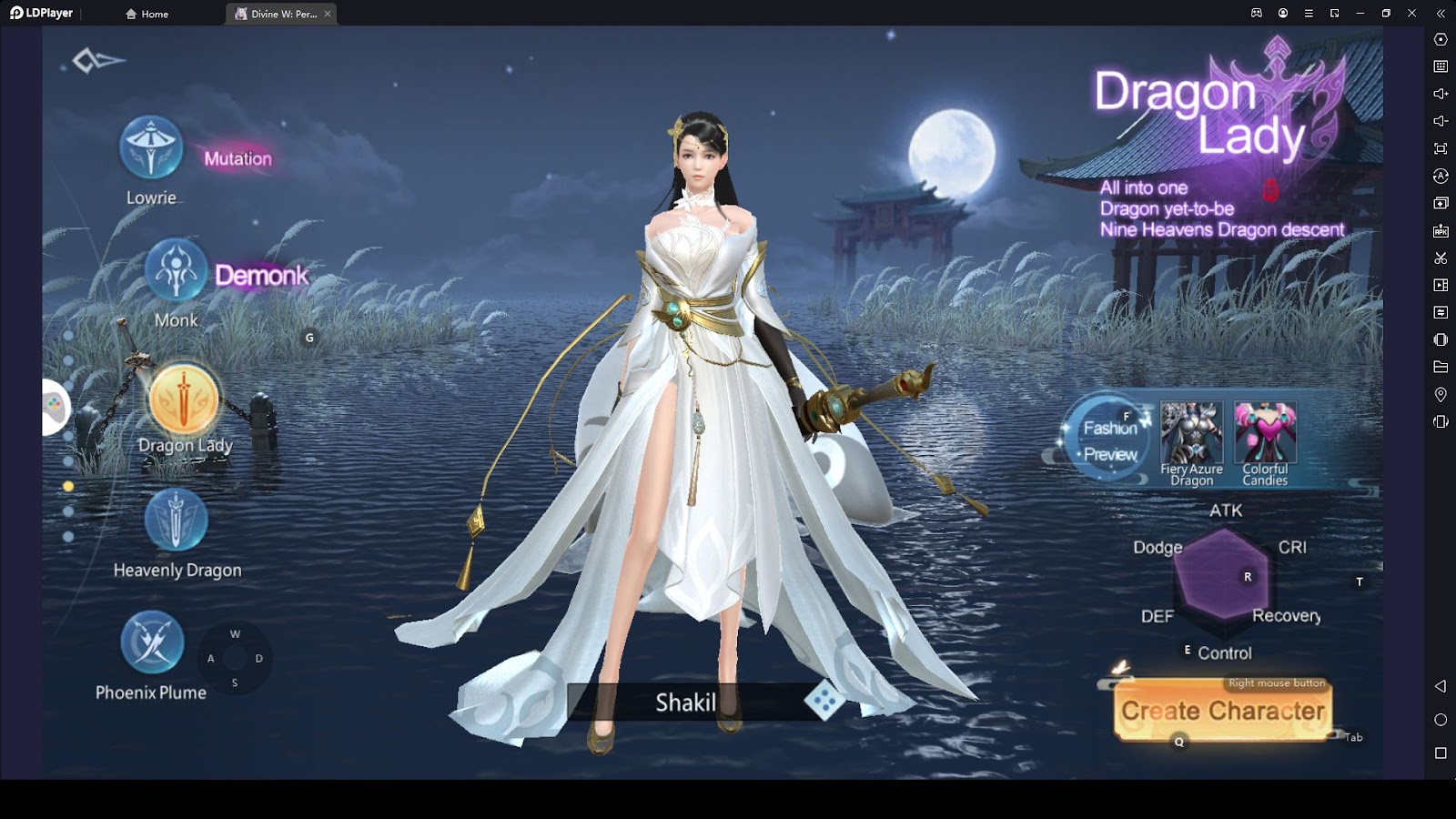
Task: Pick the Heavenly Dragon class
Action: (176, 521)
